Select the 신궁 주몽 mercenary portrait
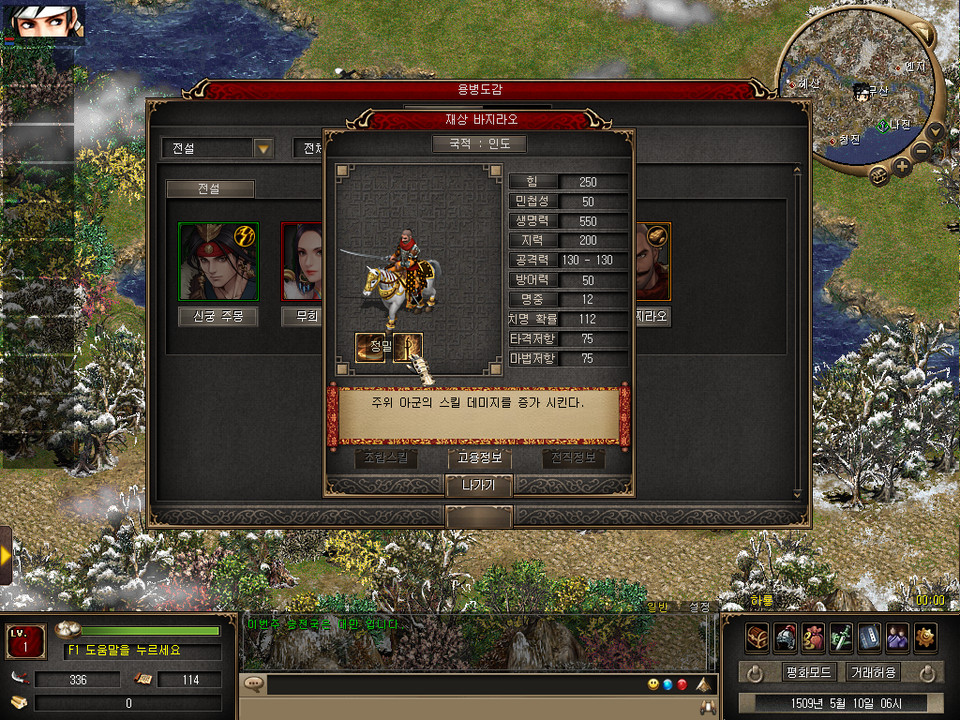 pyautogui.click(x=218, y=261)
